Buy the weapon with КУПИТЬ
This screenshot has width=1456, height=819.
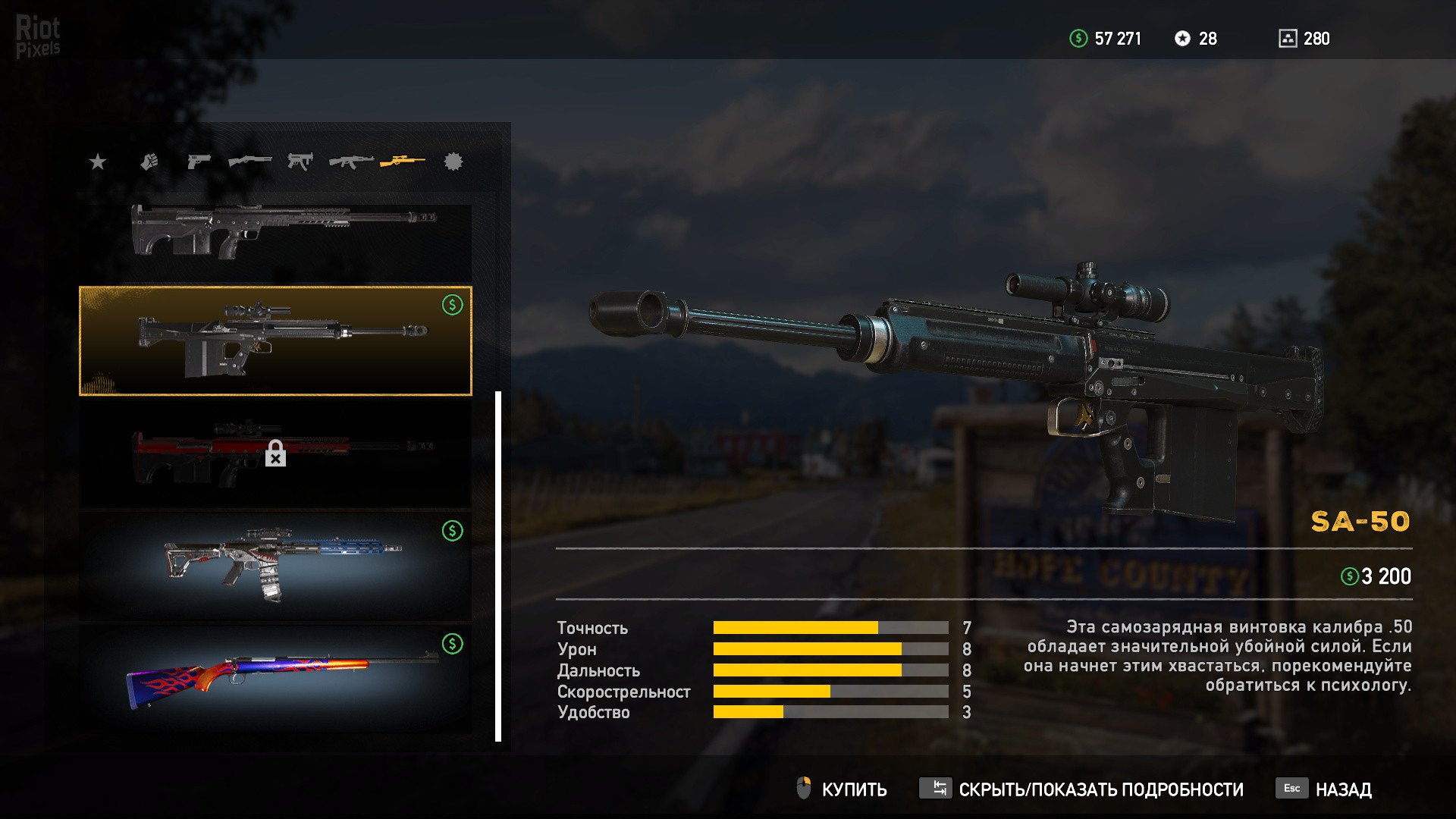[x=842, y=789]
